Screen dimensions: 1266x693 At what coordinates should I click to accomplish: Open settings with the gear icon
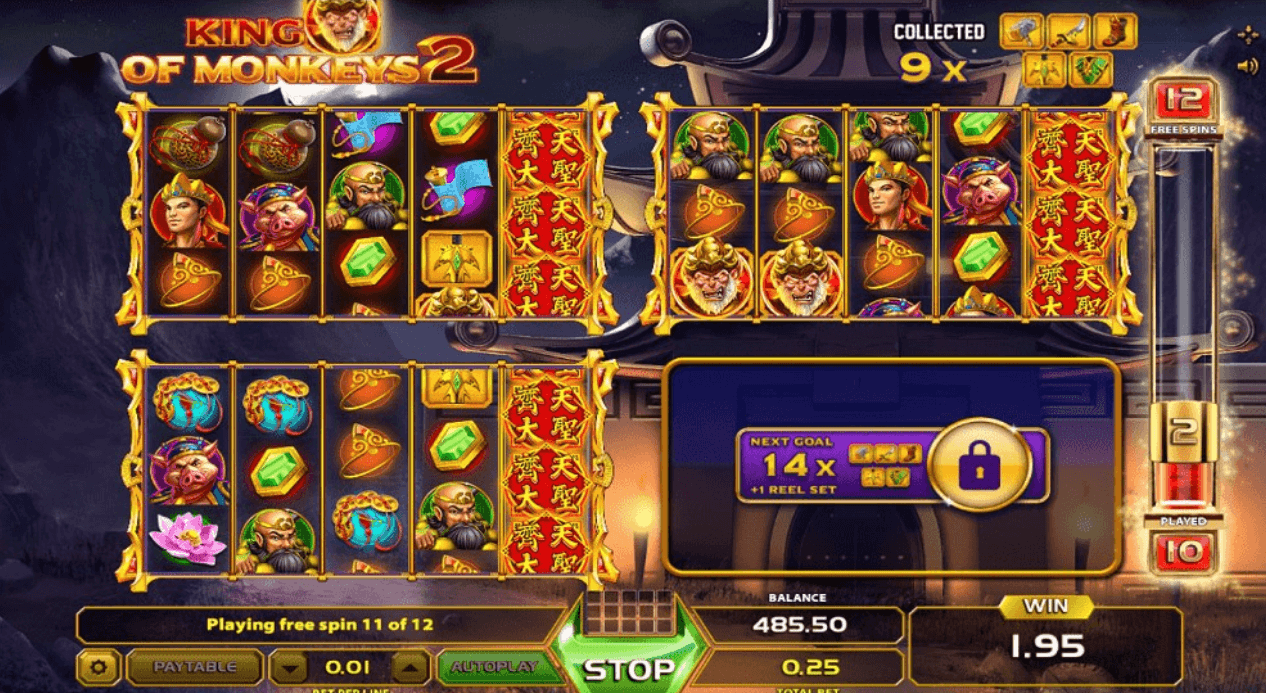point(100,667)
